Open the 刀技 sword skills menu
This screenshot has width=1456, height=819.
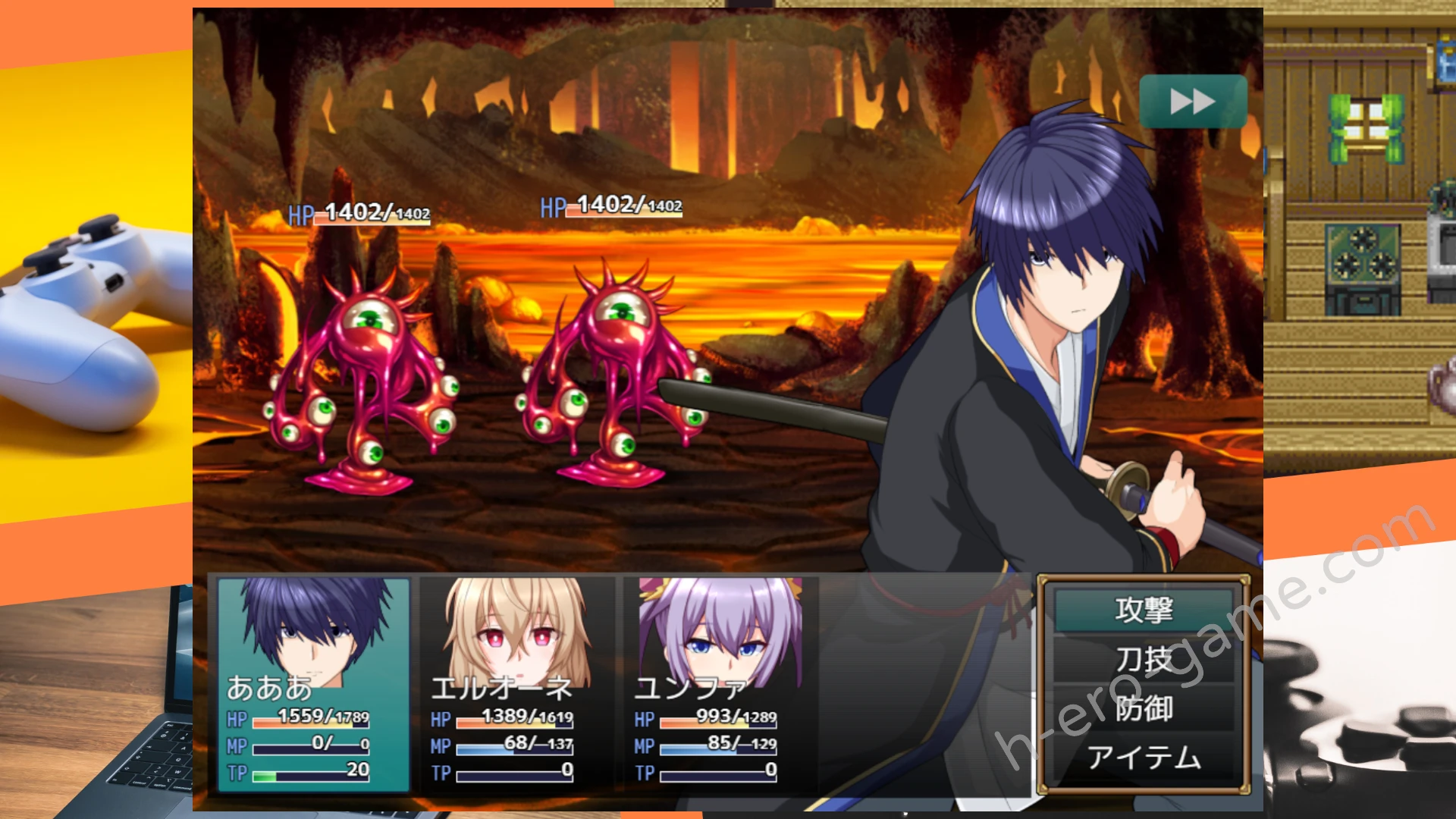click(1144, 660)
